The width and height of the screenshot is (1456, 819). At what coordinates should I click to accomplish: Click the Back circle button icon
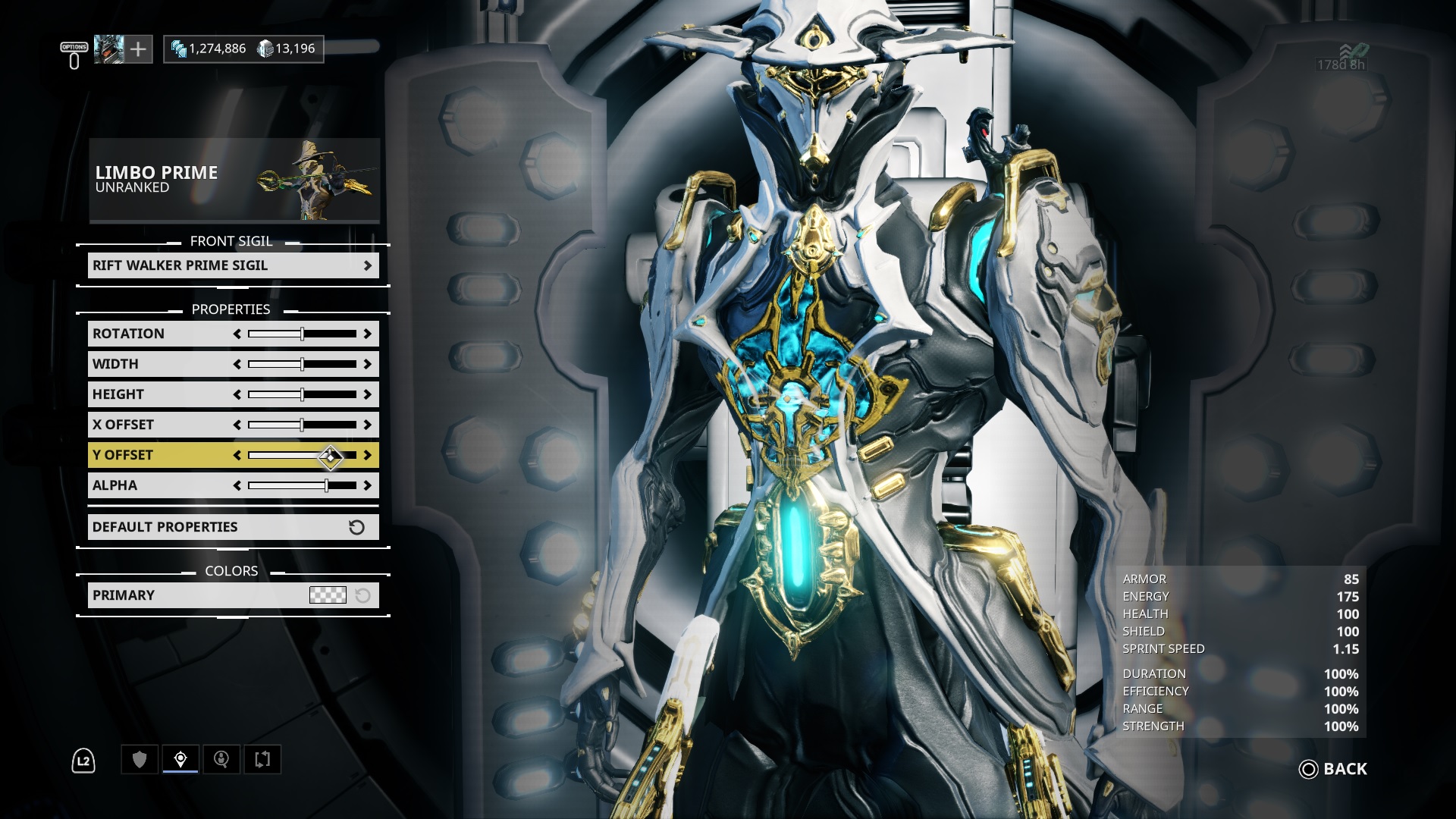click(x=1308, y=769)
